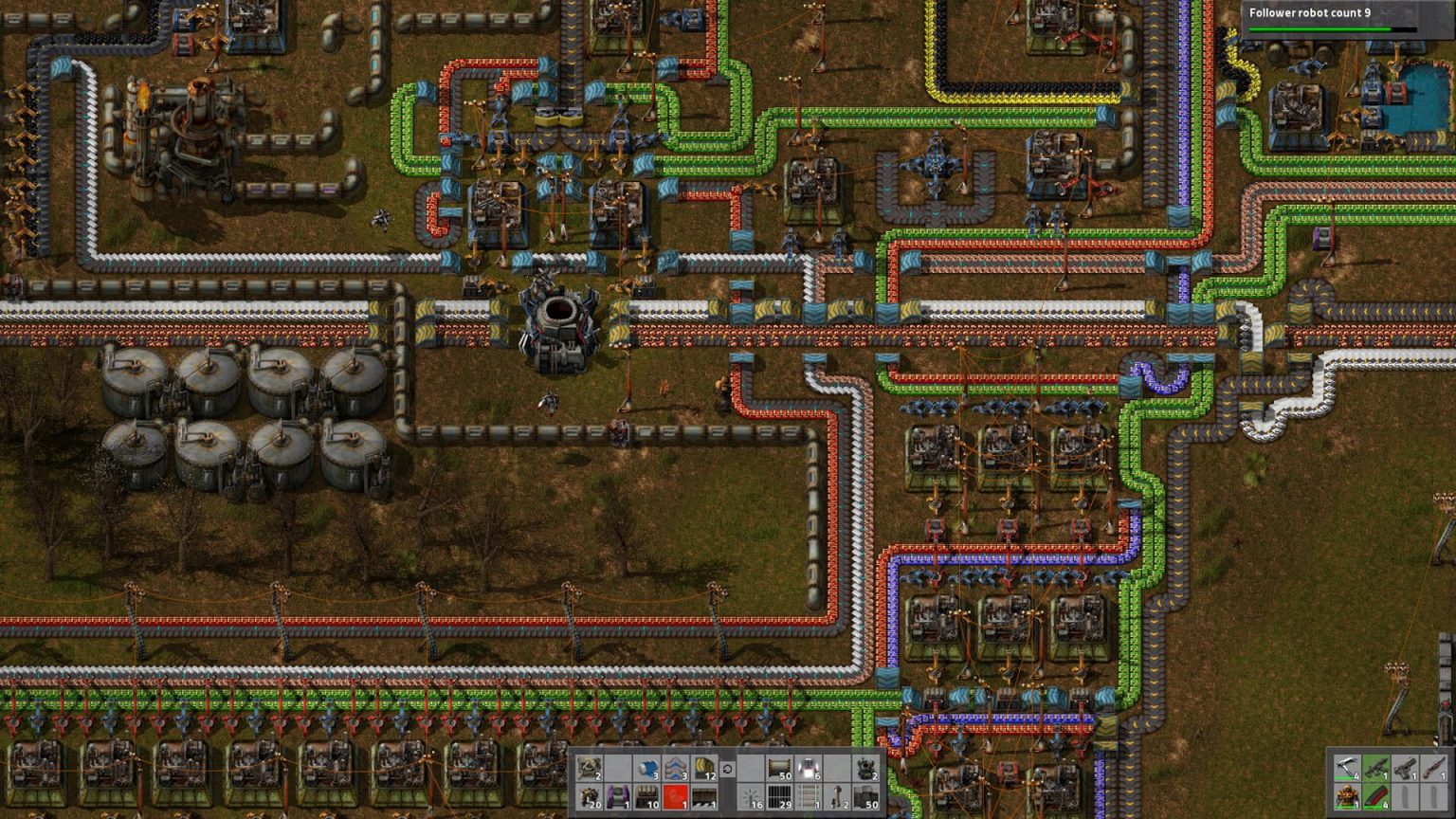The height and width of the screenshot is (819, 1456).
Task: Click the quickbar rotate button
Action: point(728,769)
